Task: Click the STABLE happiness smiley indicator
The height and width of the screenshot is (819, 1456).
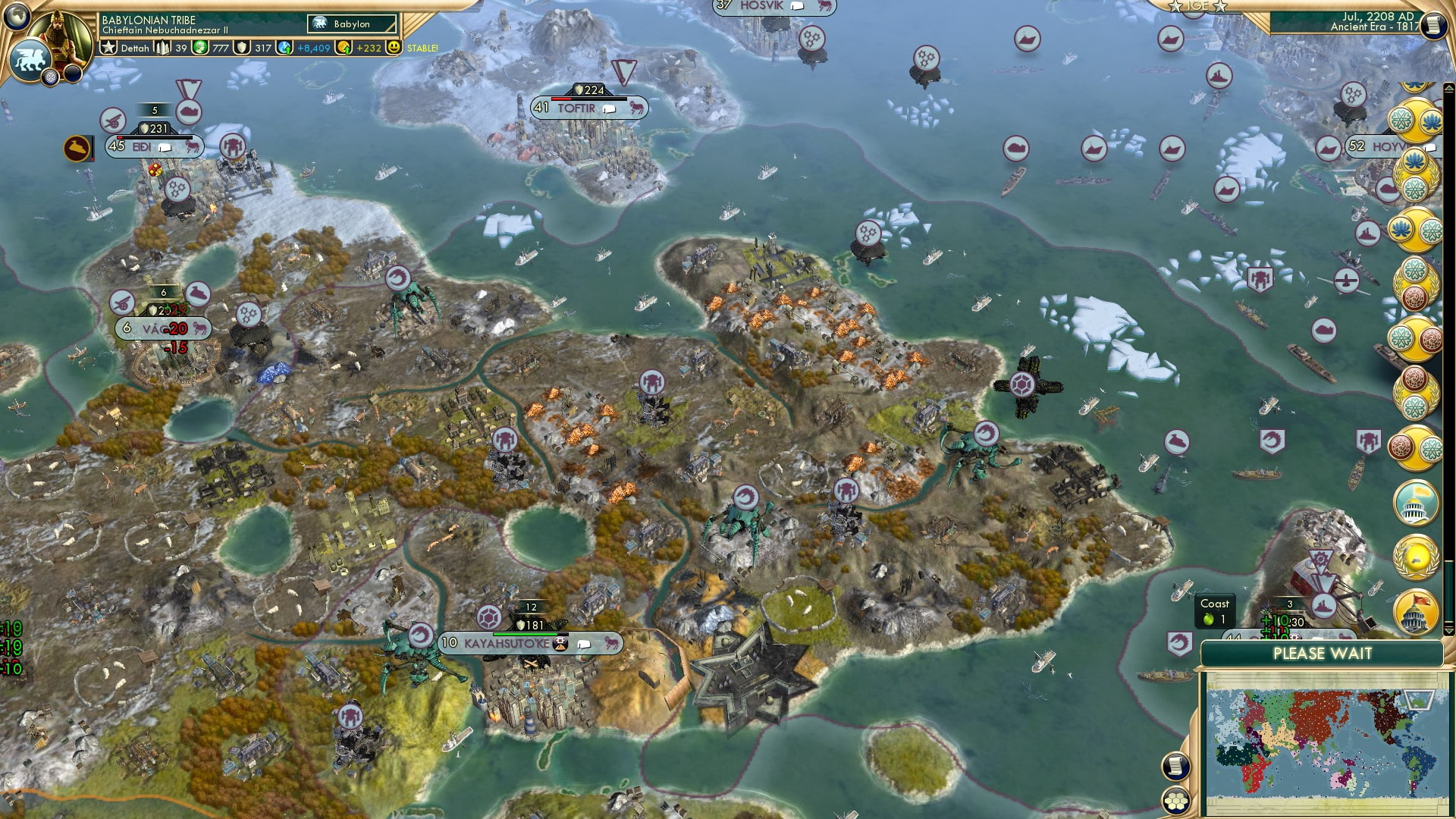Action: (395, 48)
